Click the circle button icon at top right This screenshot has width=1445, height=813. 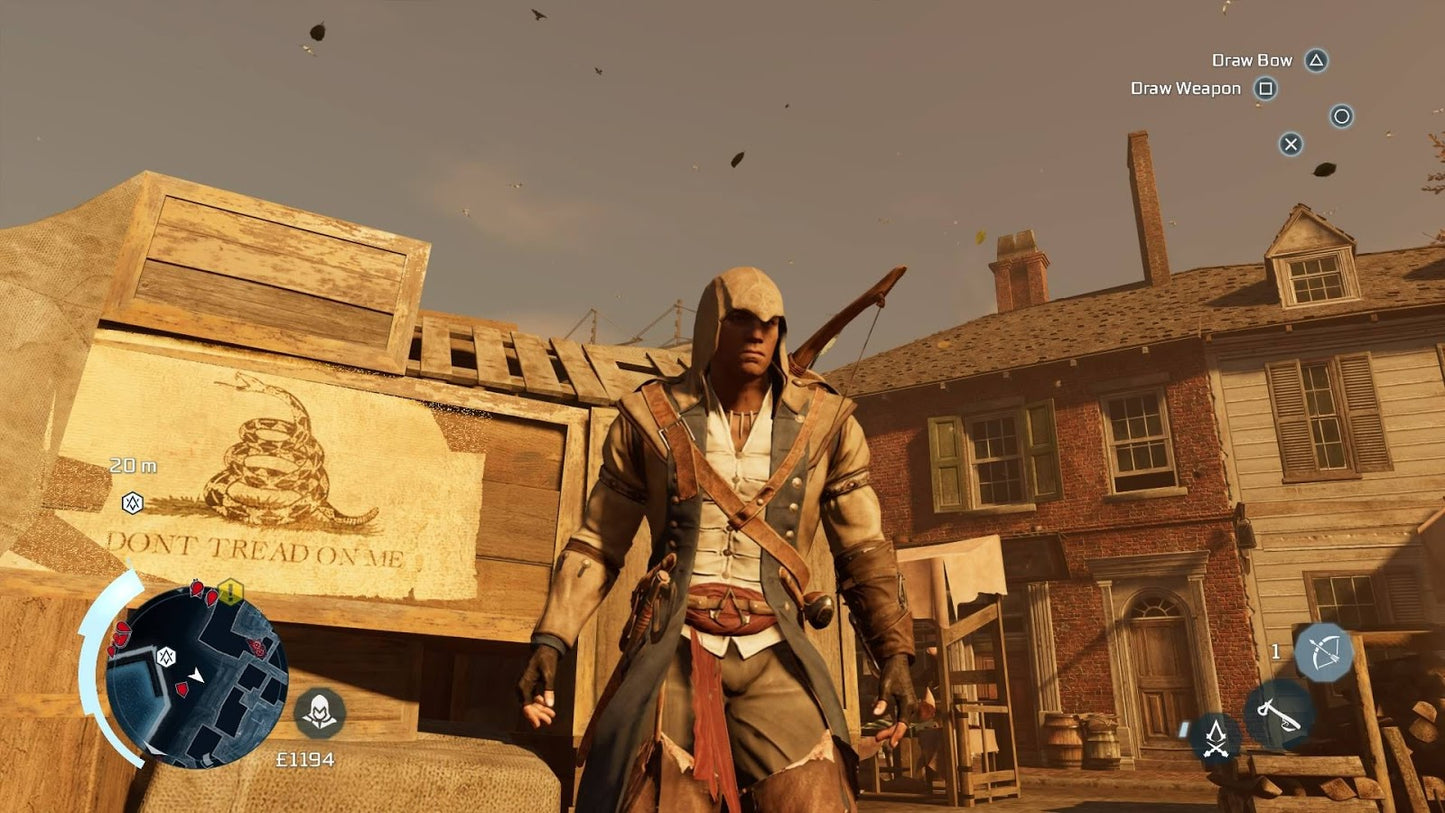(x=1342, y=116)
